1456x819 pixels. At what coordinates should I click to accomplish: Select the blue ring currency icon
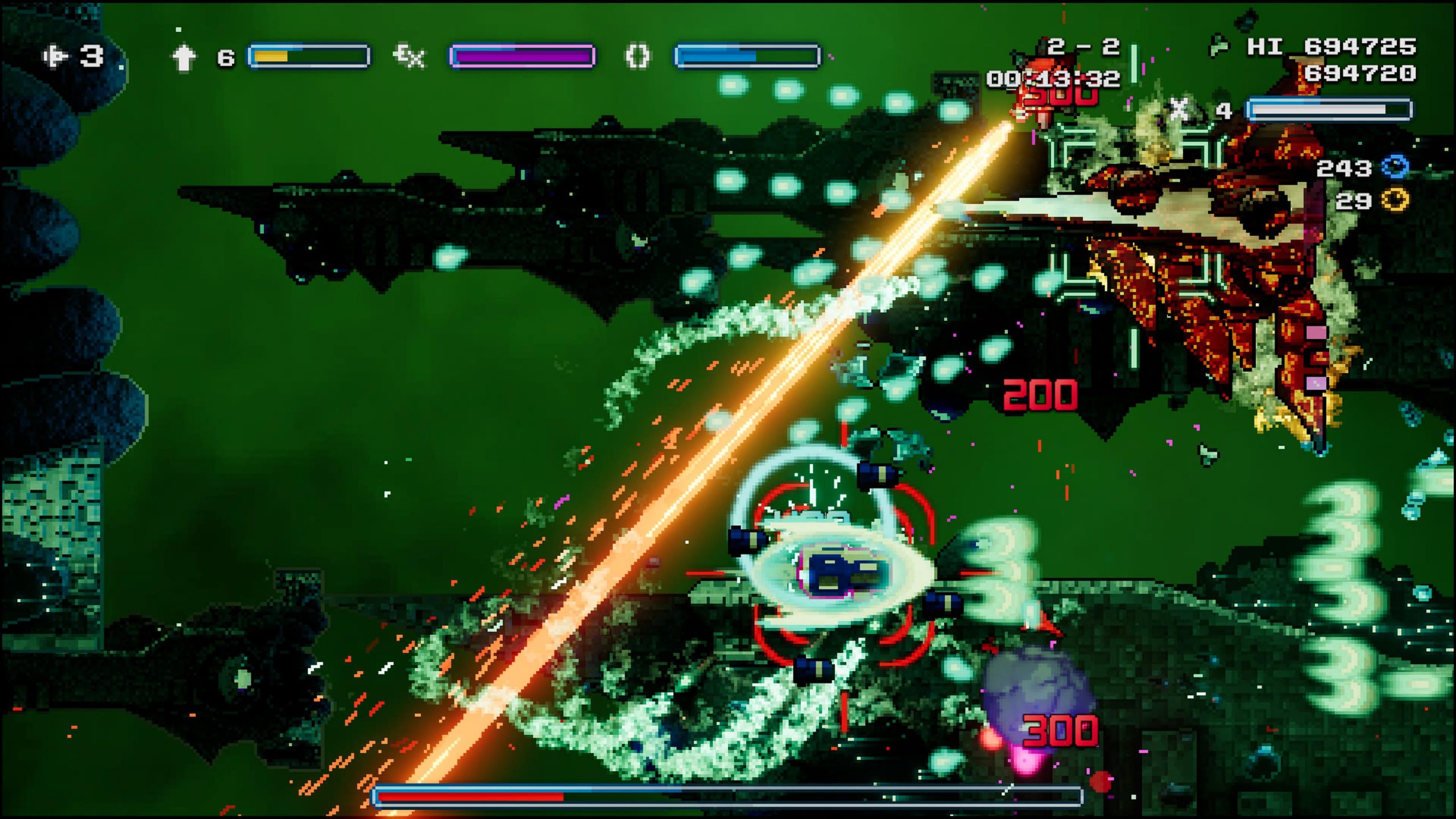point(1395,167)
